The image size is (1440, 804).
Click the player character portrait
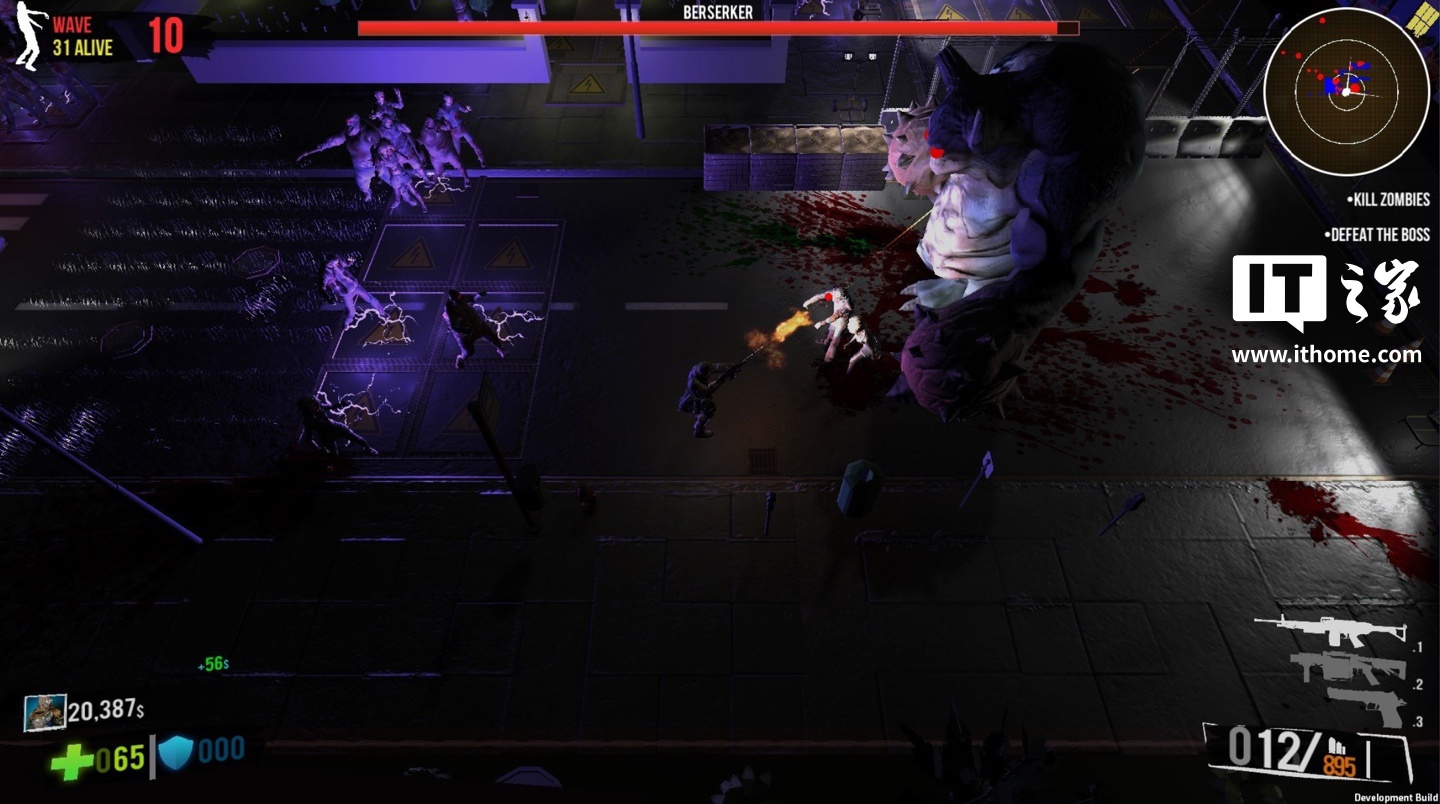[45, 712]
